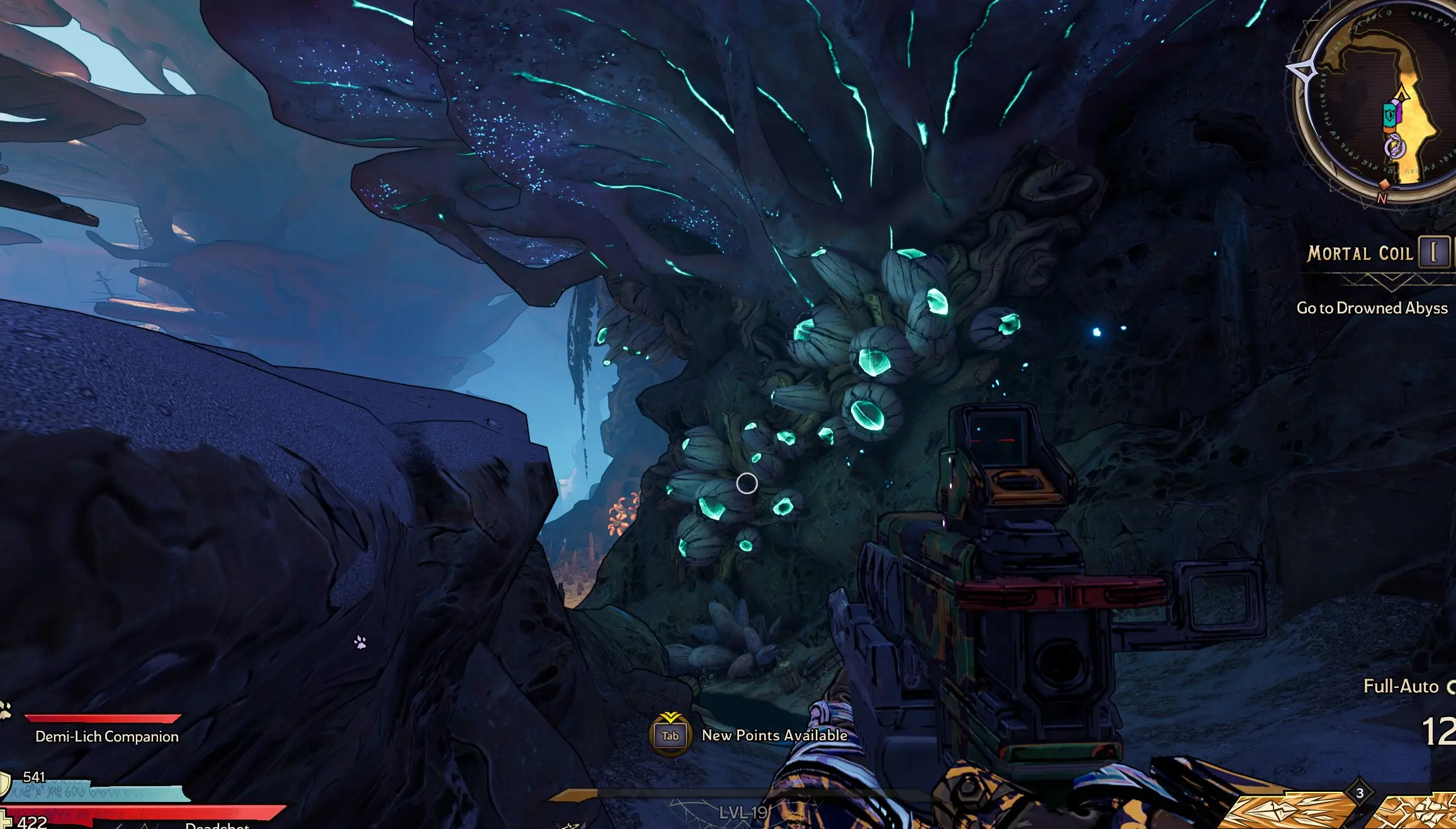This screenshot has height=829, width=1456.
Task: Select the Mortal Coil quest tracker
Action: pos(1360,254)
